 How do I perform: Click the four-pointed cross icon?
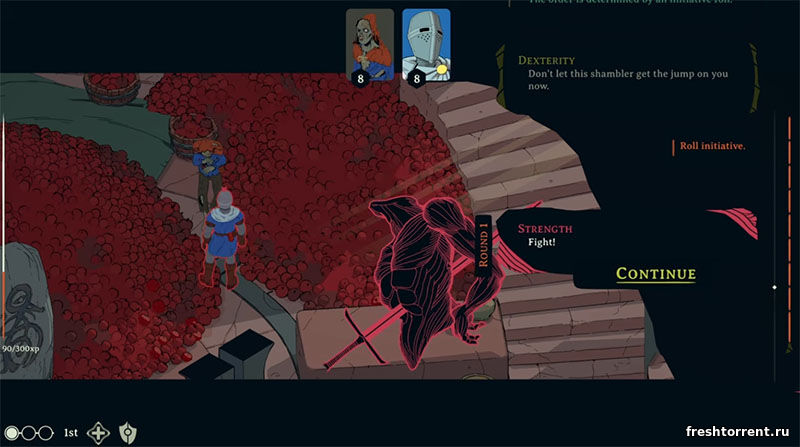[99, 433]
